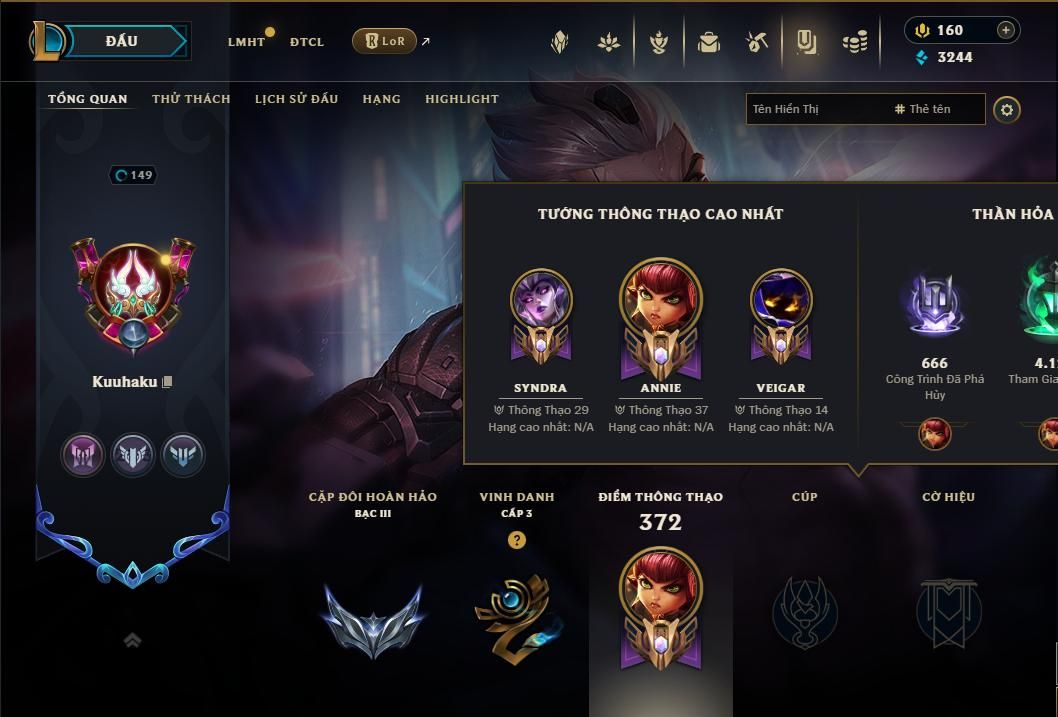
Task: Switch to the HẠNG tab
Action: (381, 99)
